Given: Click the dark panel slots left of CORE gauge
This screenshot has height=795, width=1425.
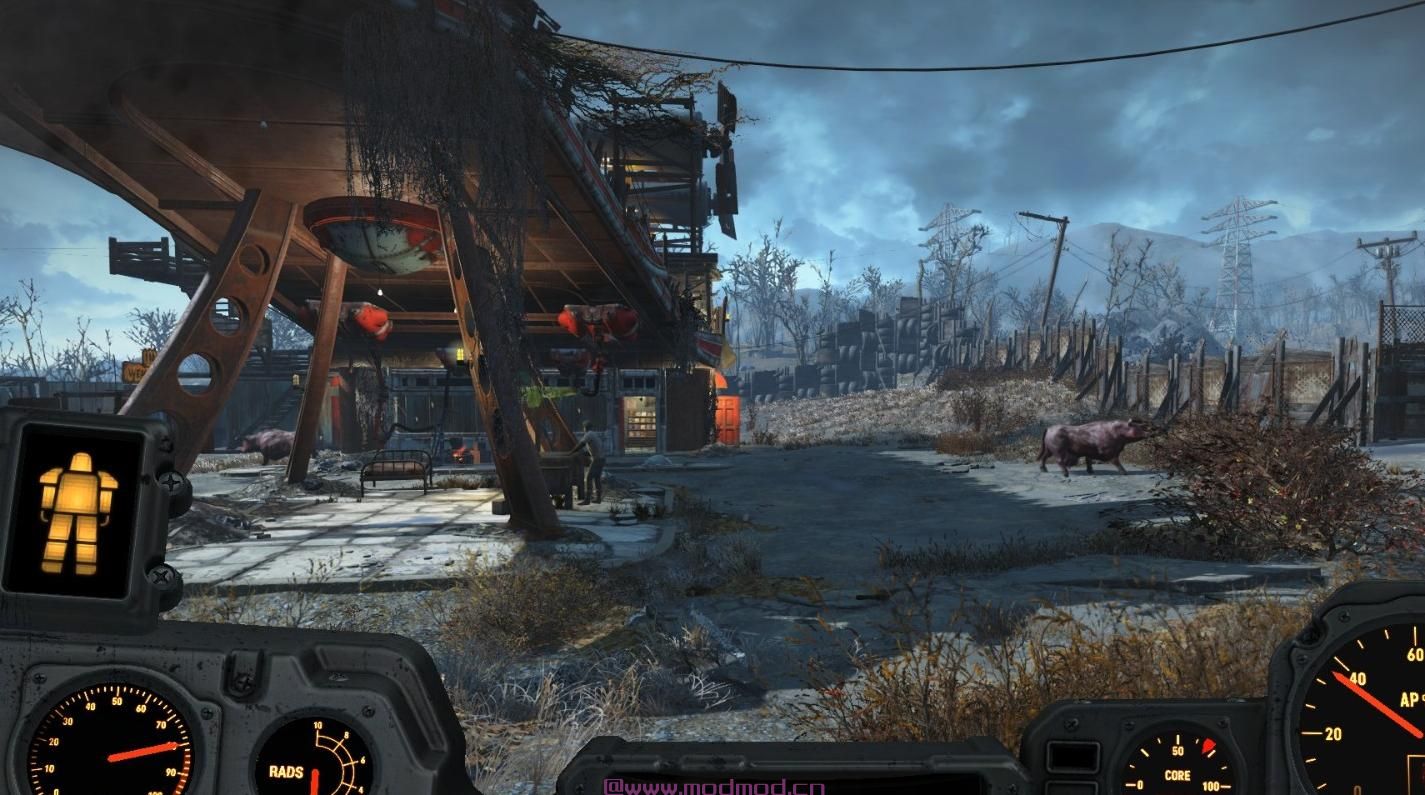Looking at the screenshot, I should tap(1072, 759).
